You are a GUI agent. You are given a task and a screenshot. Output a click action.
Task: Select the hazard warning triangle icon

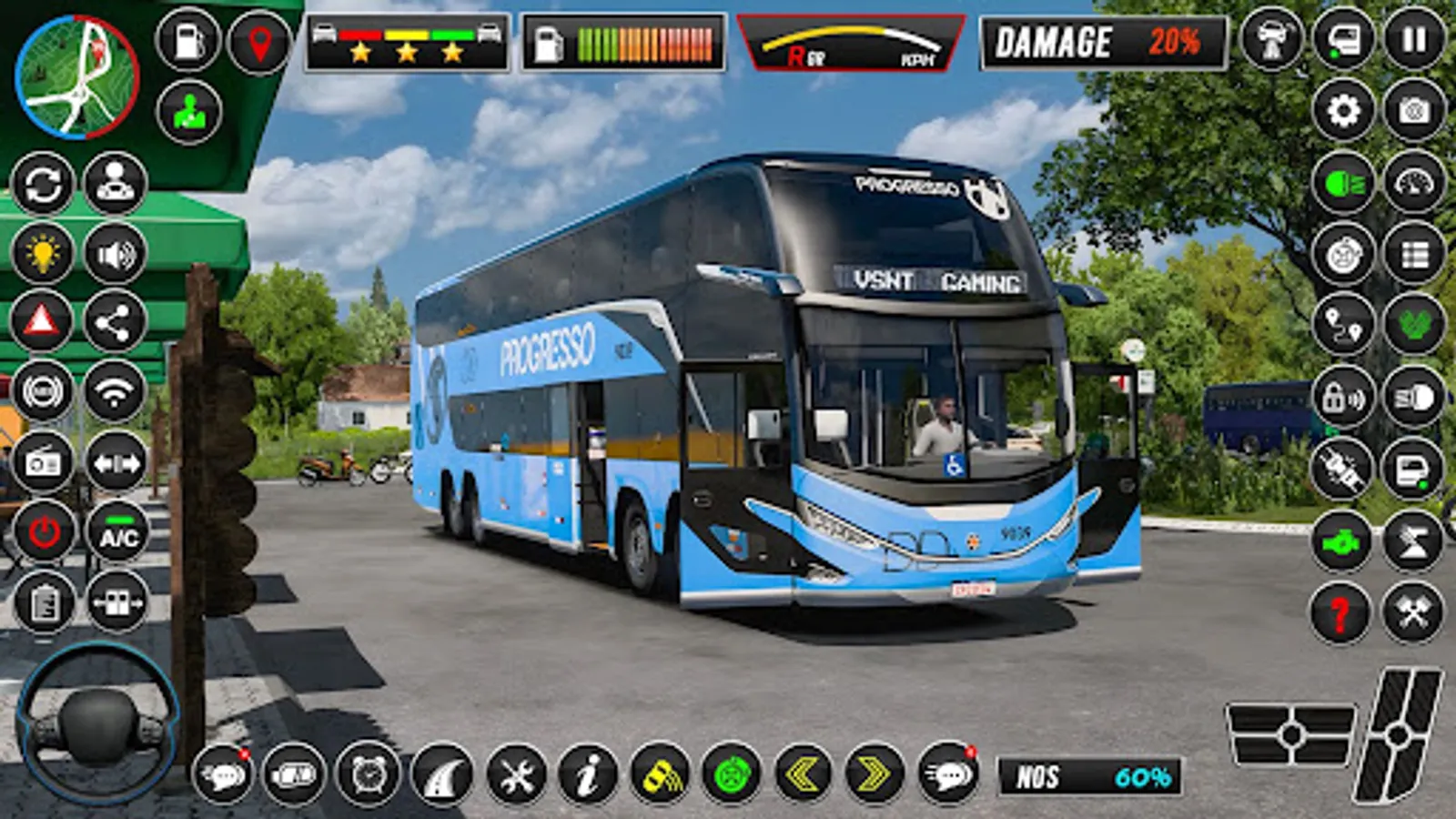pyautogui.click(x=42, y=318)
